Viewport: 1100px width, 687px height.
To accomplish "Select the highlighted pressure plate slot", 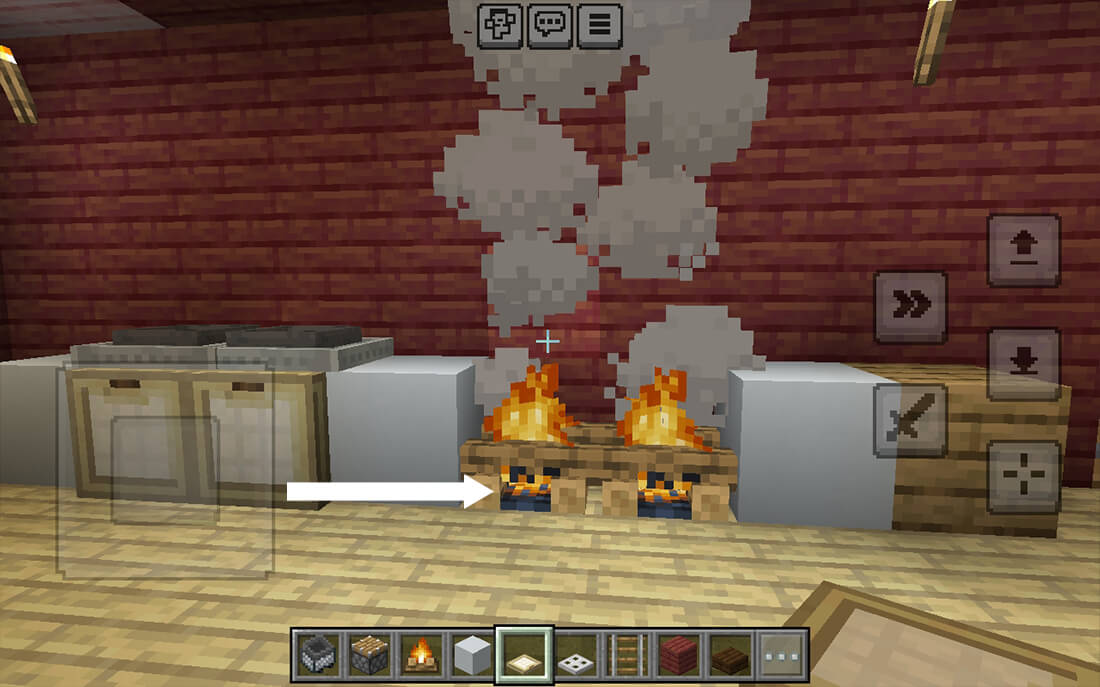I will (x=525, y=656).
